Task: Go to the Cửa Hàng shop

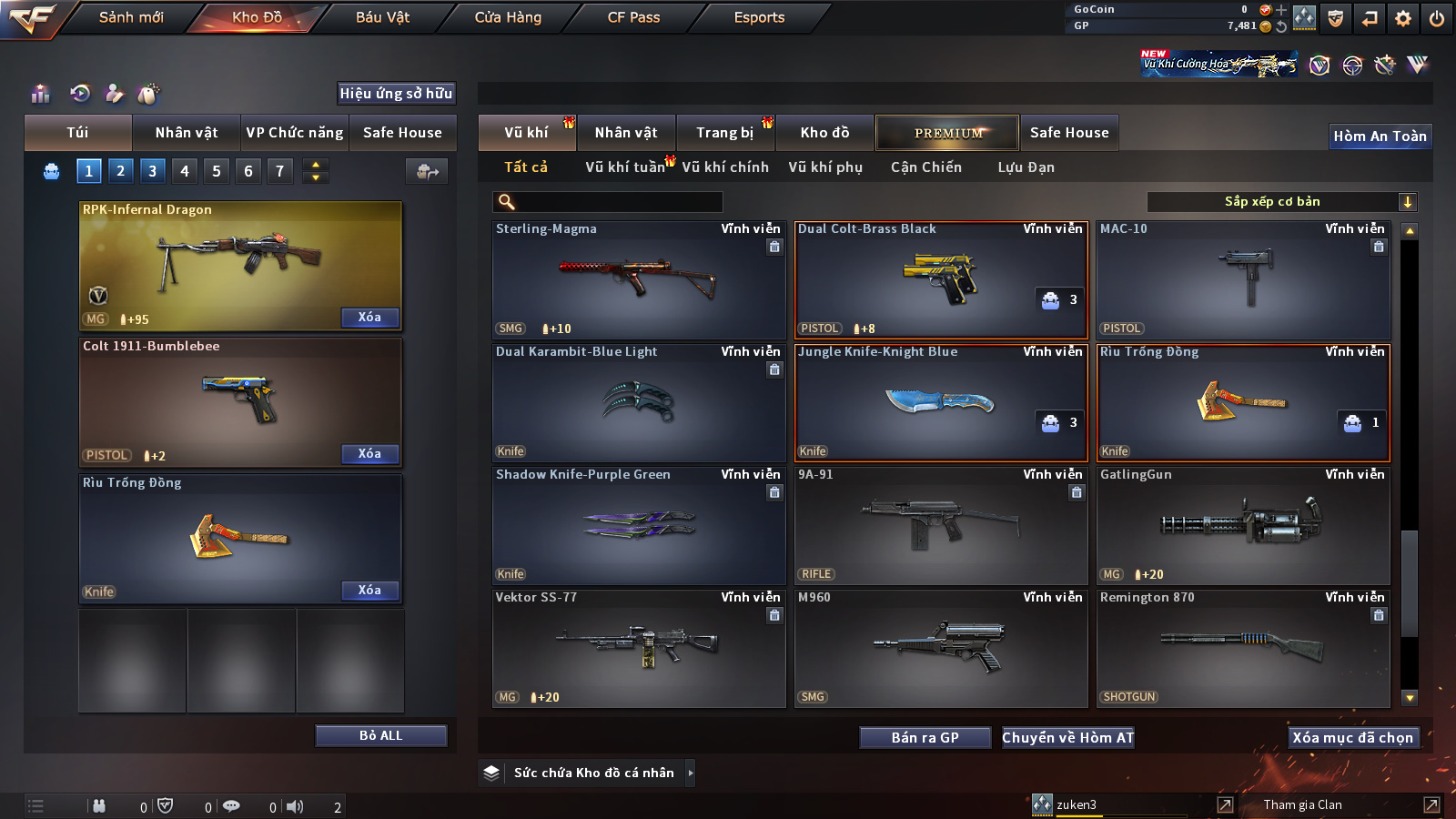Action: point(508,17)
